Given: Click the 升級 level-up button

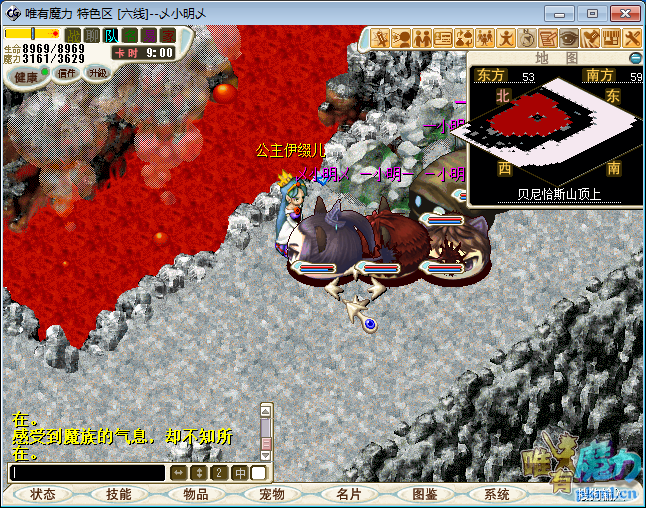Looking at the screenshot, I should pos(97,73).
